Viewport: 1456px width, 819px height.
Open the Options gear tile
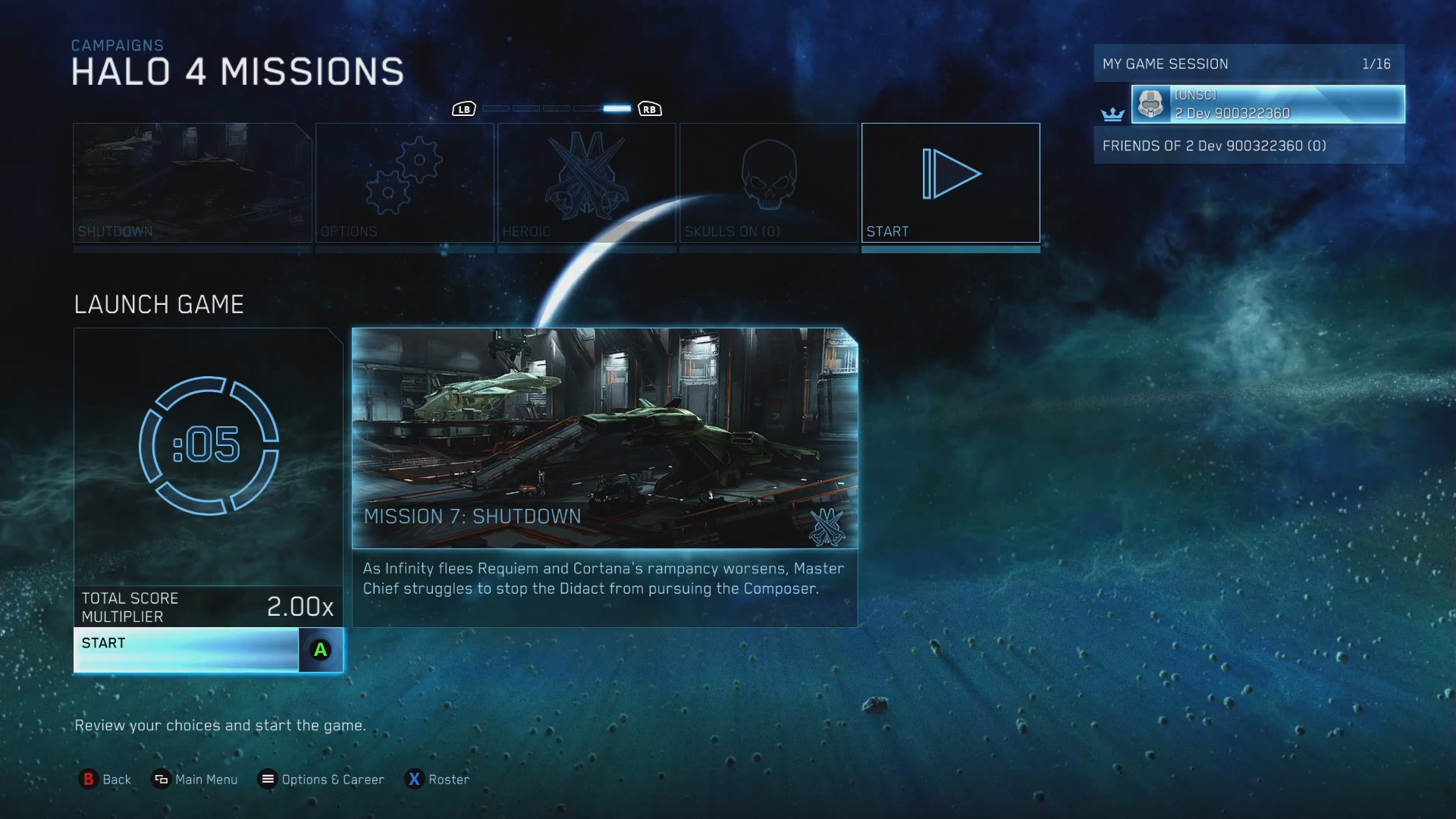tap(404, 183)
